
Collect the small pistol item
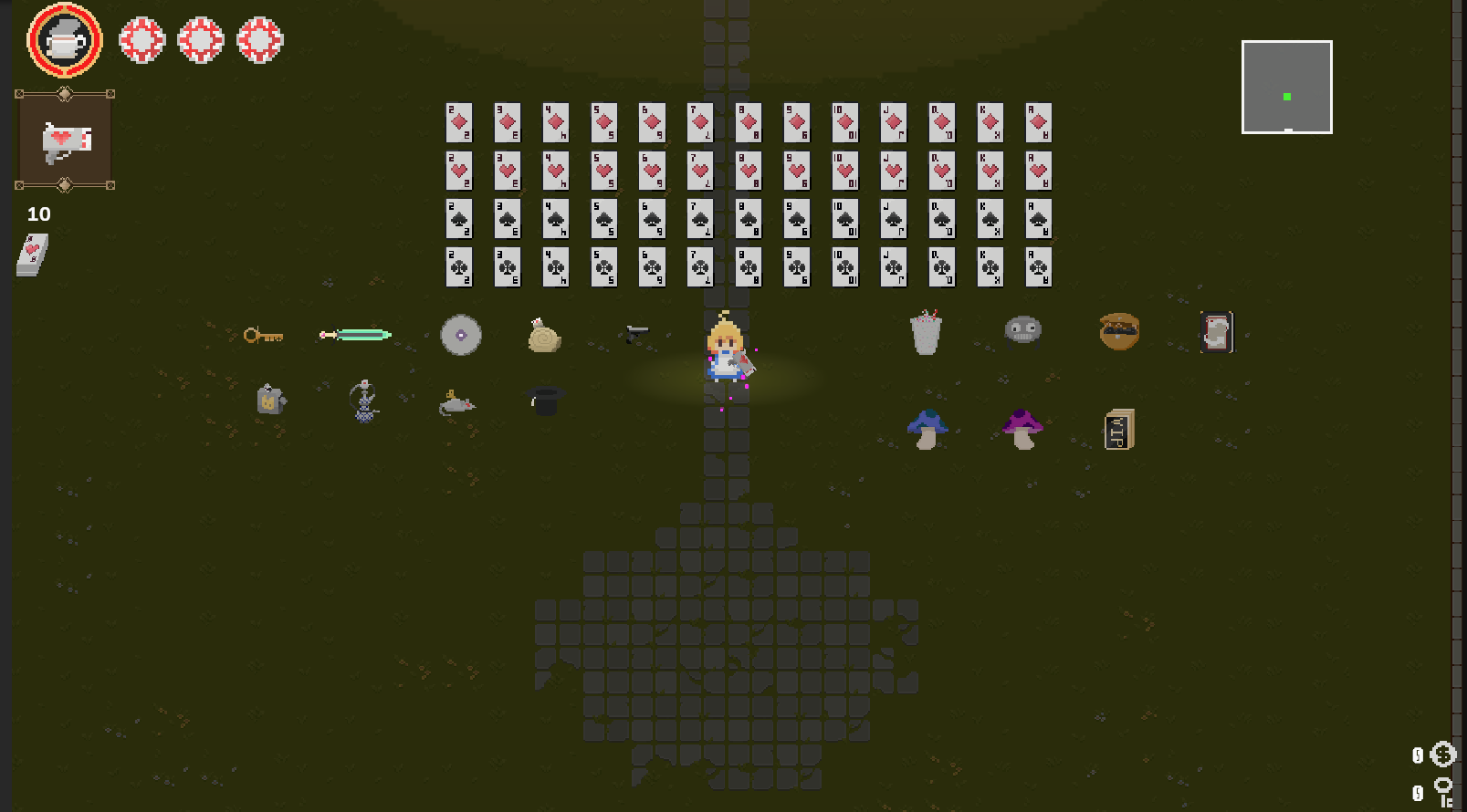[638, 333]
